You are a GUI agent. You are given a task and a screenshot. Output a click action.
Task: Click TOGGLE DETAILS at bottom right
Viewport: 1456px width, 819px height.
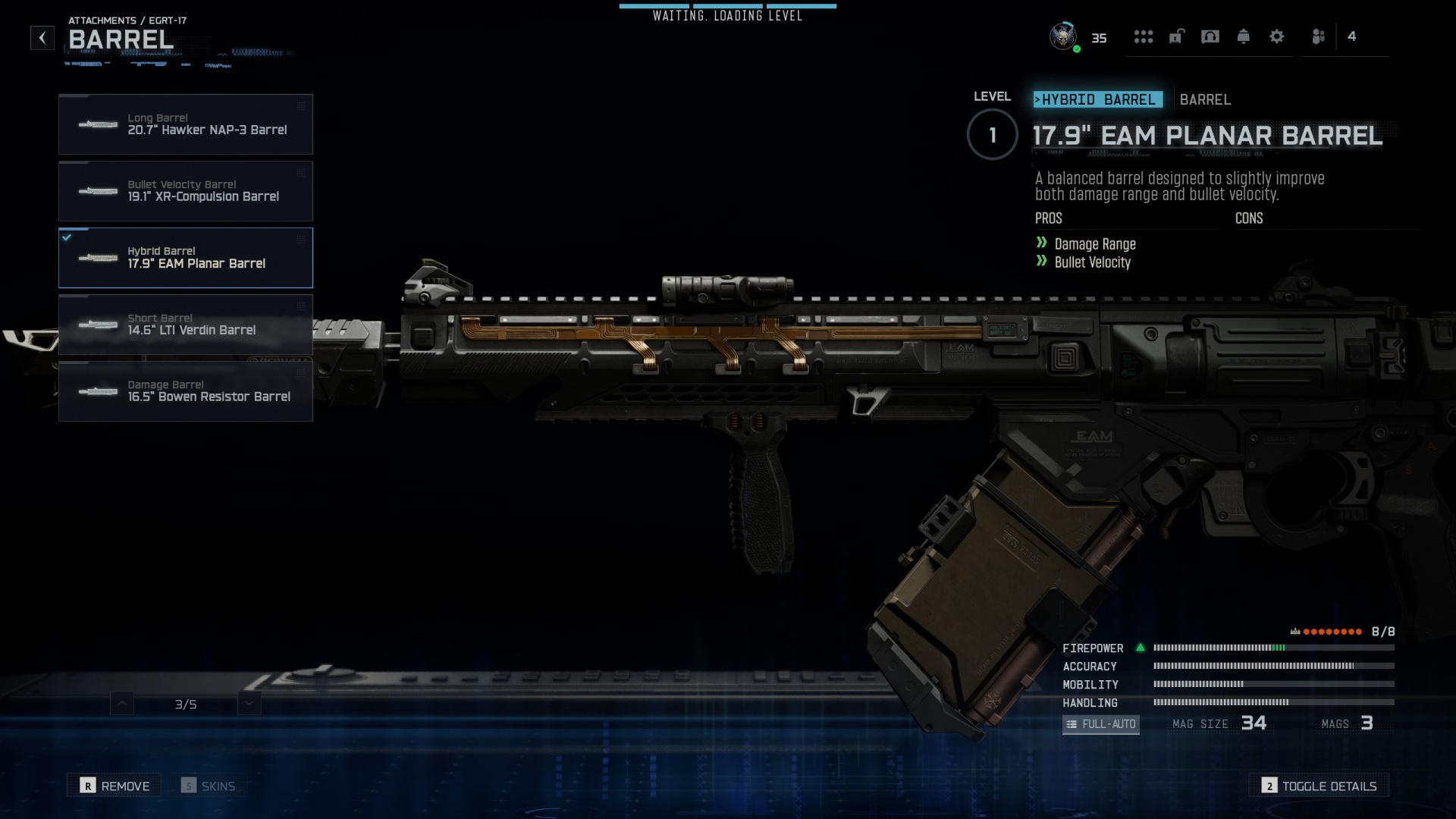(1319, 786)
